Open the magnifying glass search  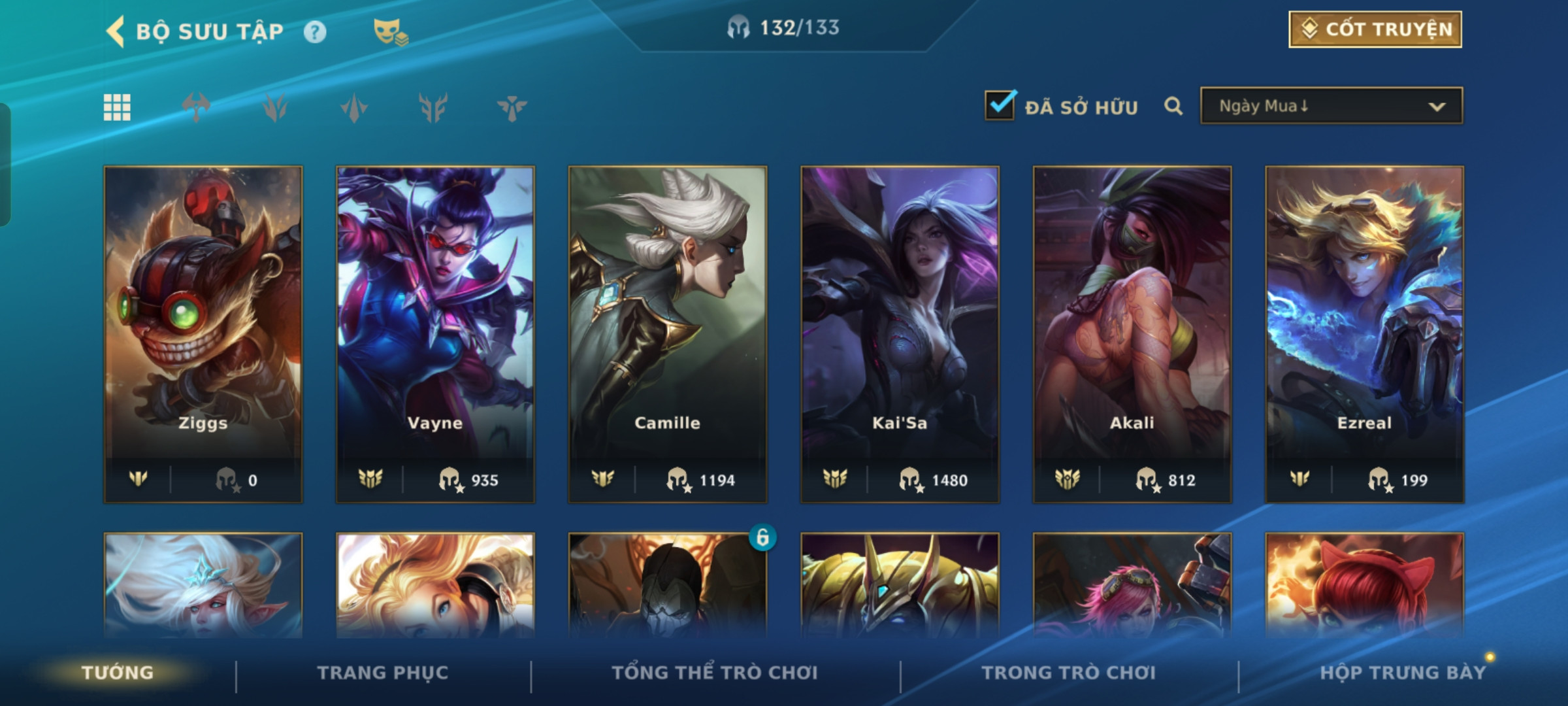(1173, 106)
